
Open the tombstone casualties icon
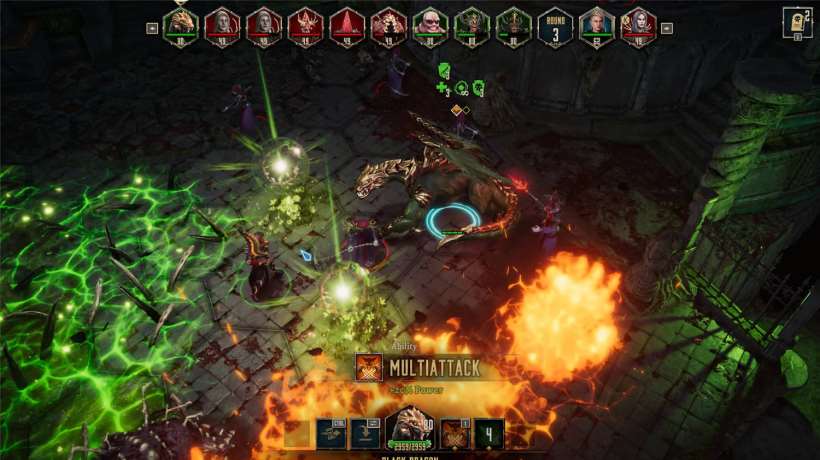click(x=797, y=22)
